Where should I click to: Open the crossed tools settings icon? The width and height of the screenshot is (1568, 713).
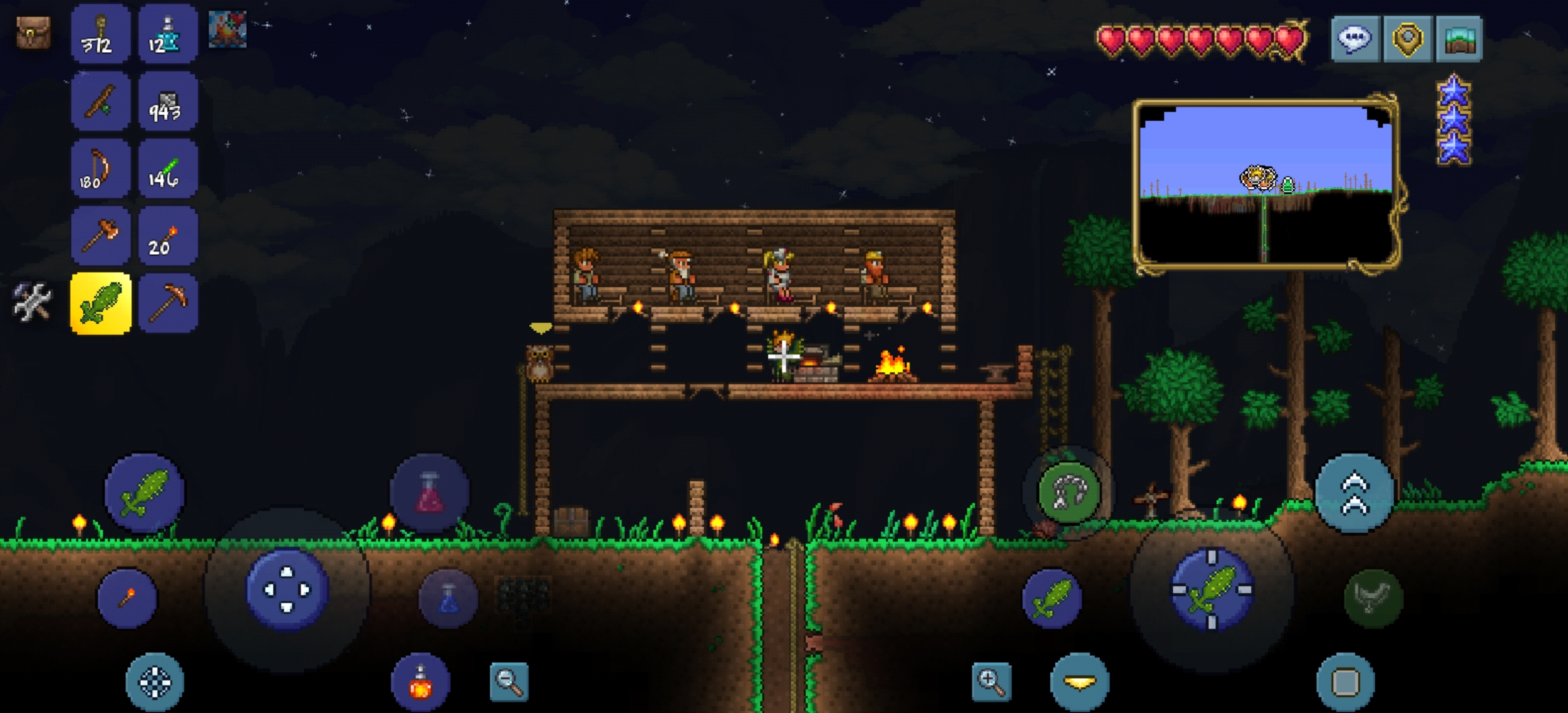(x=32, y=302)
